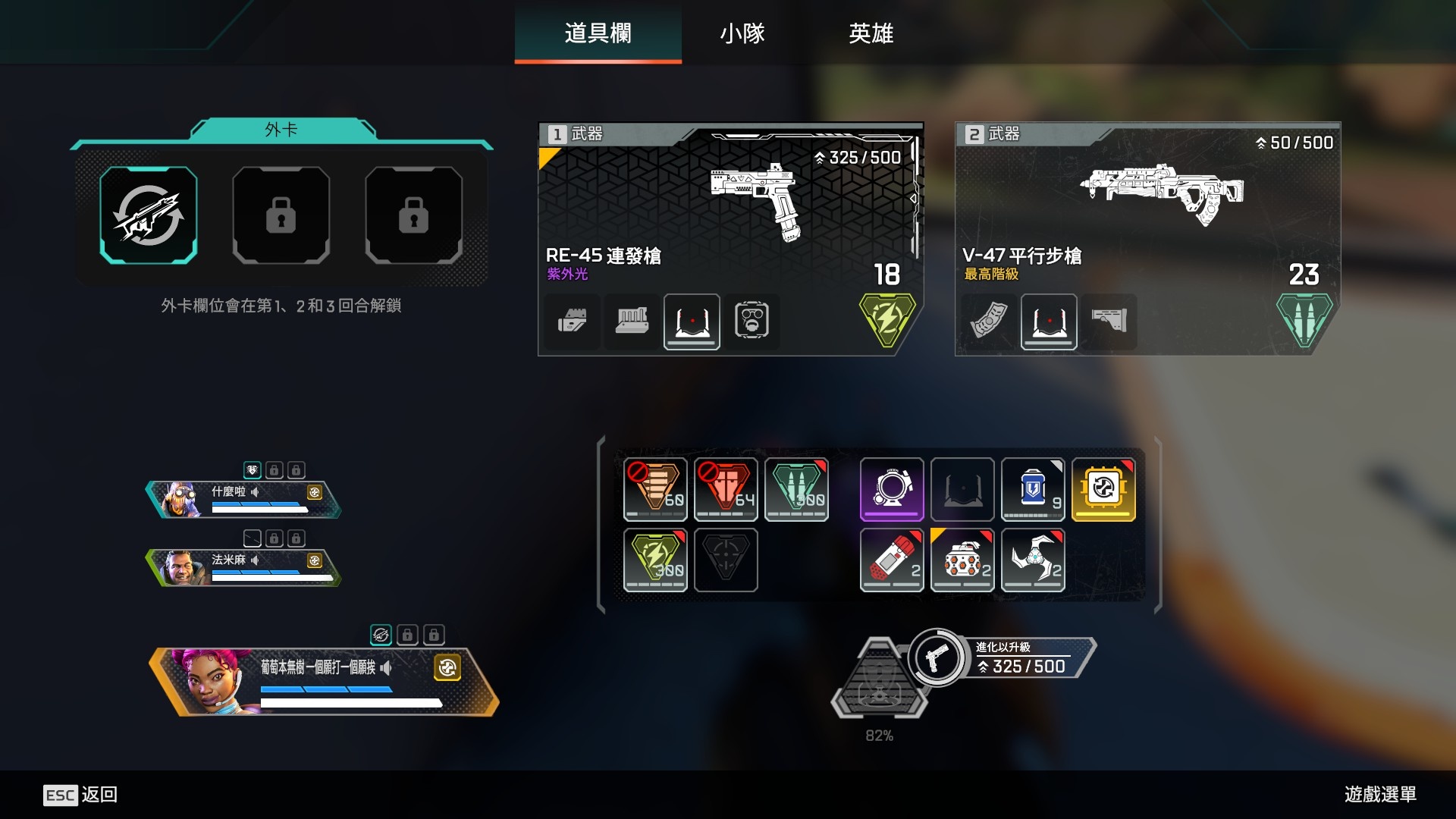Select the thermite grenade slot
Viewport: 1456px width, 819px height.
[x=891, y=560]
